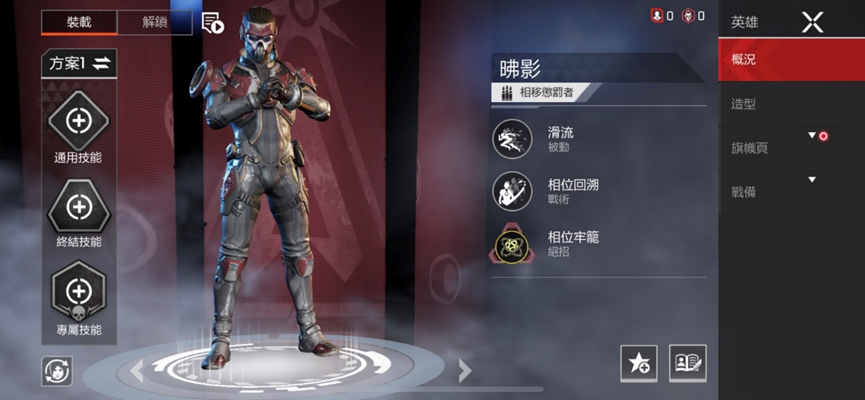
Task: View the 相位牢籠 ultimate ability
Action: 512,244
